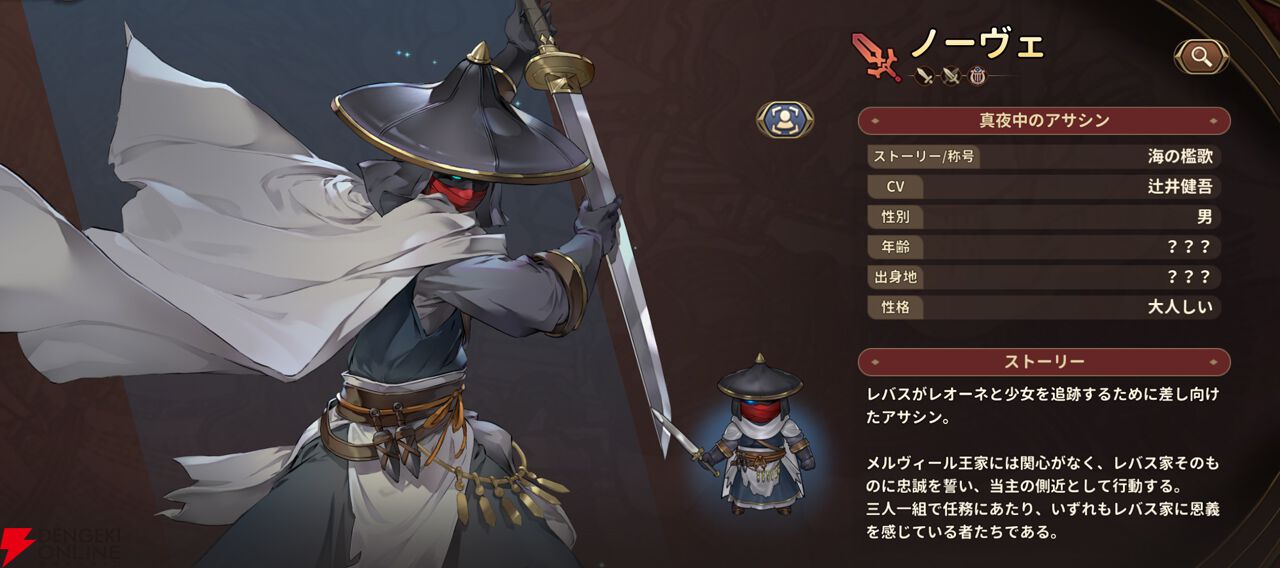Toggle the blue character portrait view button
The image size is (1280, 568).
[784, 119]
